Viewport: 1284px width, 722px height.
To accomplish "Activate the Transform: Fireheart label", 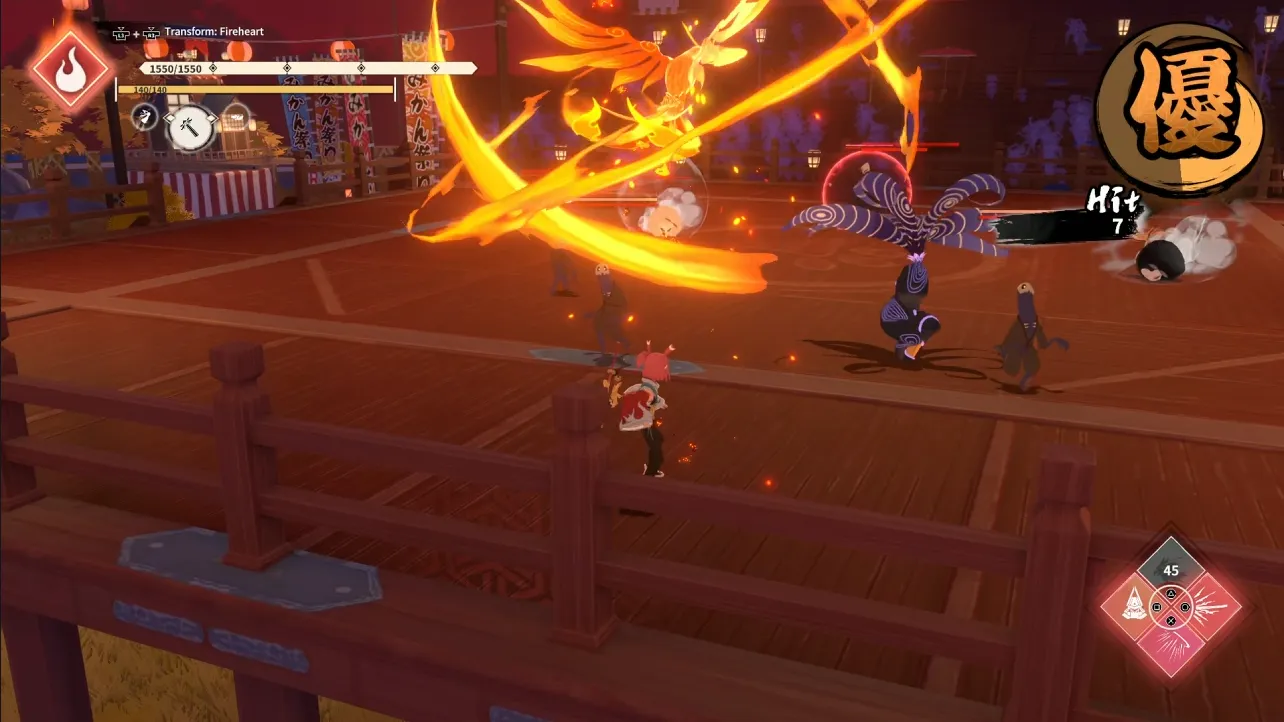I will 214,31.
